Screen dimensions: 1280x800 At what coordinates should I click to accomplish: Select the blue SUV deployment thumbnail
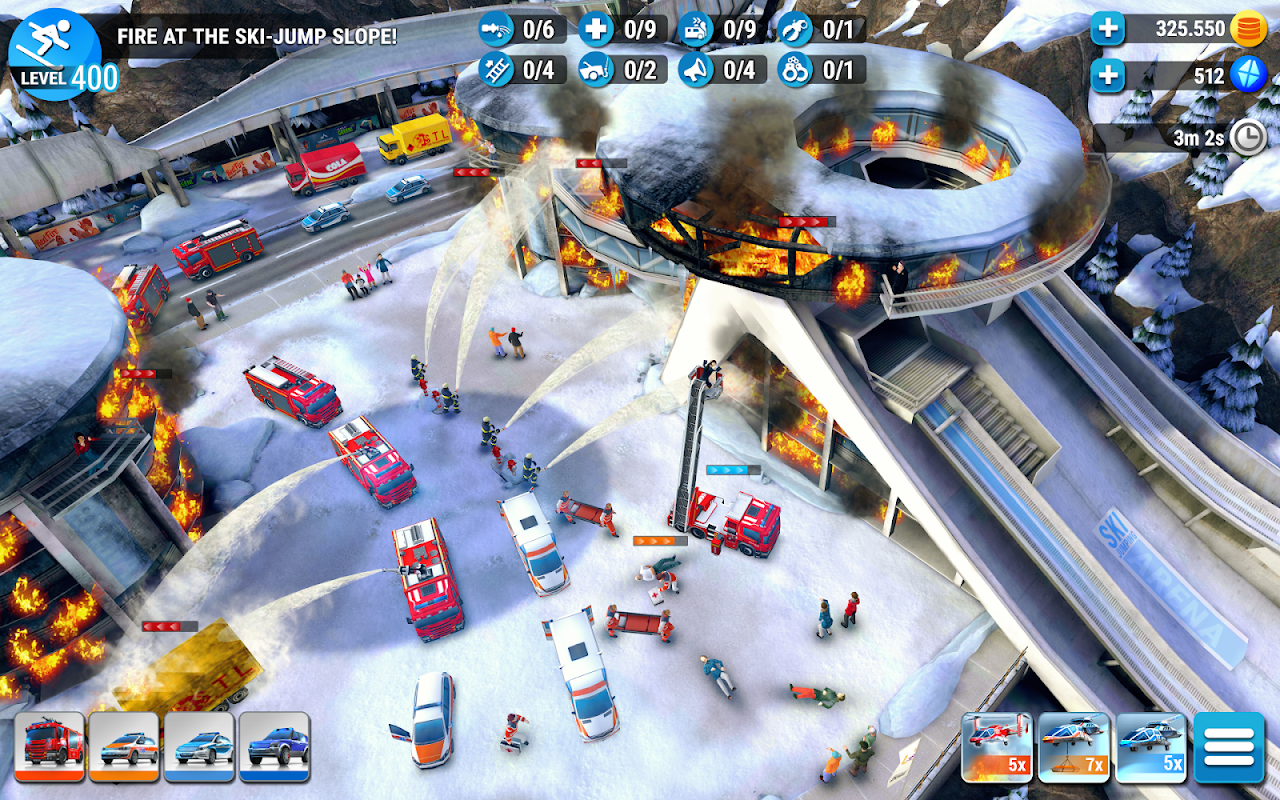(x=274, y=746)
